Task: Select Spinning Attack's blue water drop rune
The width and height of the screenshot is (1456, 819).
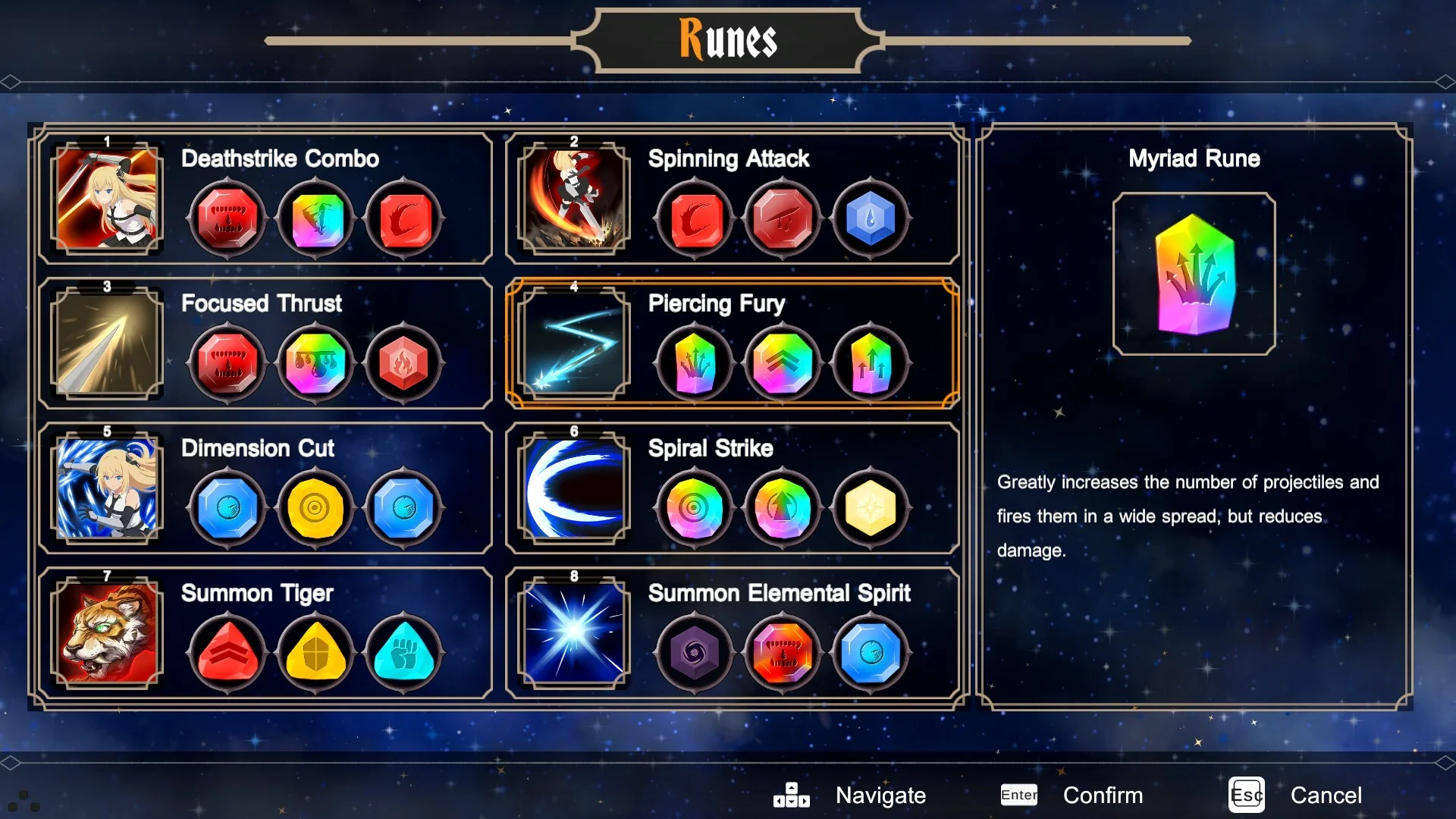Action: coord(871,219)
